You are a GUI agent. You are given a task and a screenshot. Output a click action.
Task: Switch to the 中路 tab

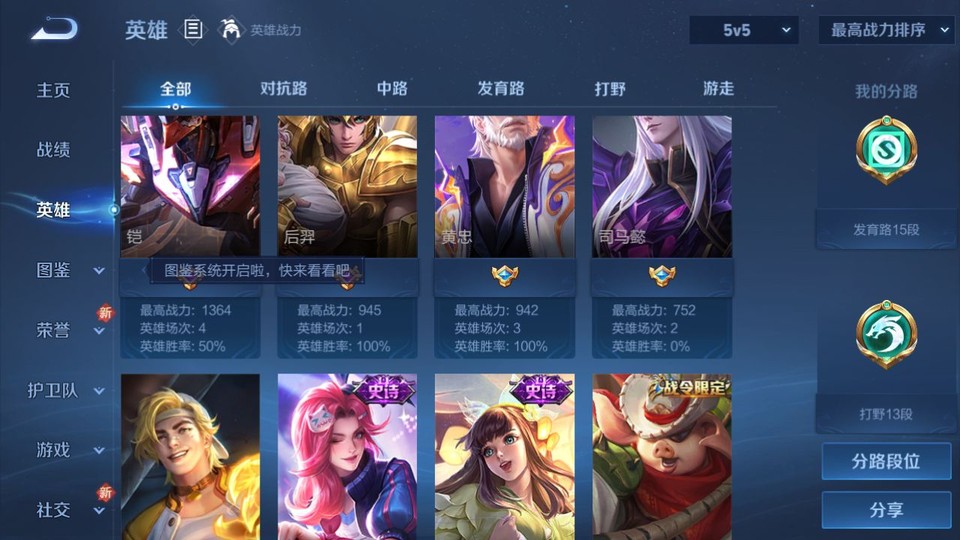[392, 88]
